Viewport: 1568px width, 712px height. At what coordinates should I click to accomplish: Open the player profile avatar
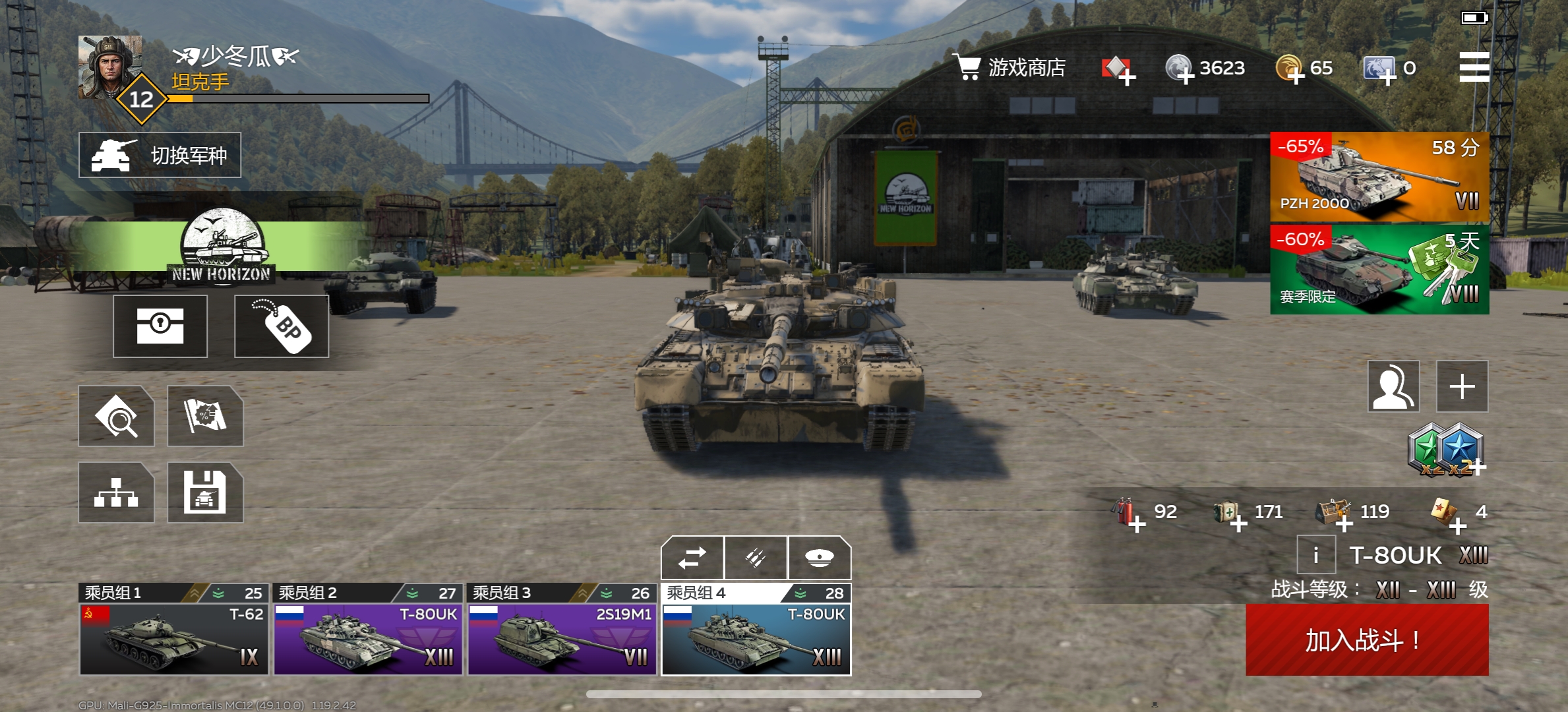pos(110,67)
